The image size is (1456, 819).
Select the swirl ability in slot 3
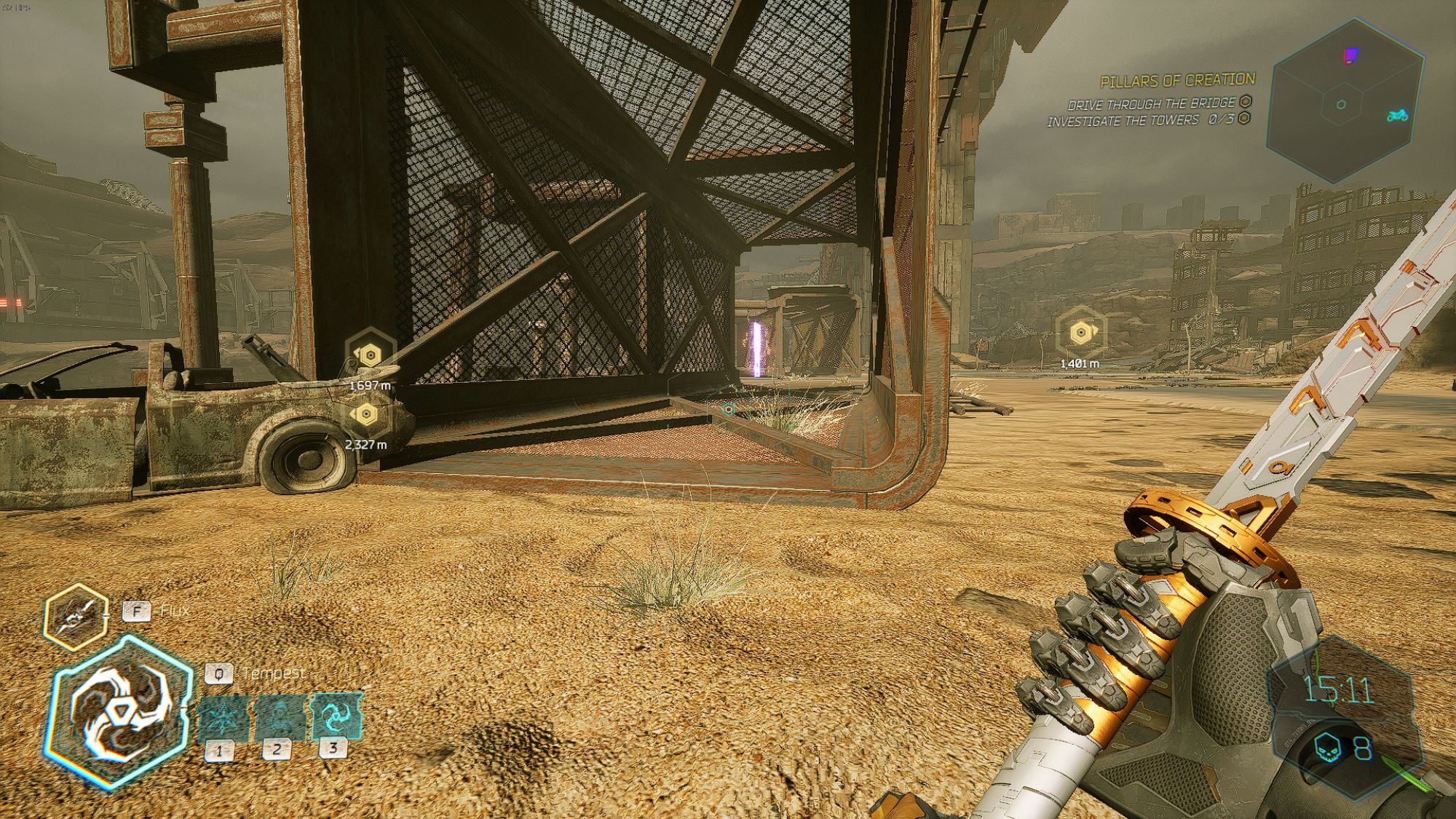tap(336, 716)
